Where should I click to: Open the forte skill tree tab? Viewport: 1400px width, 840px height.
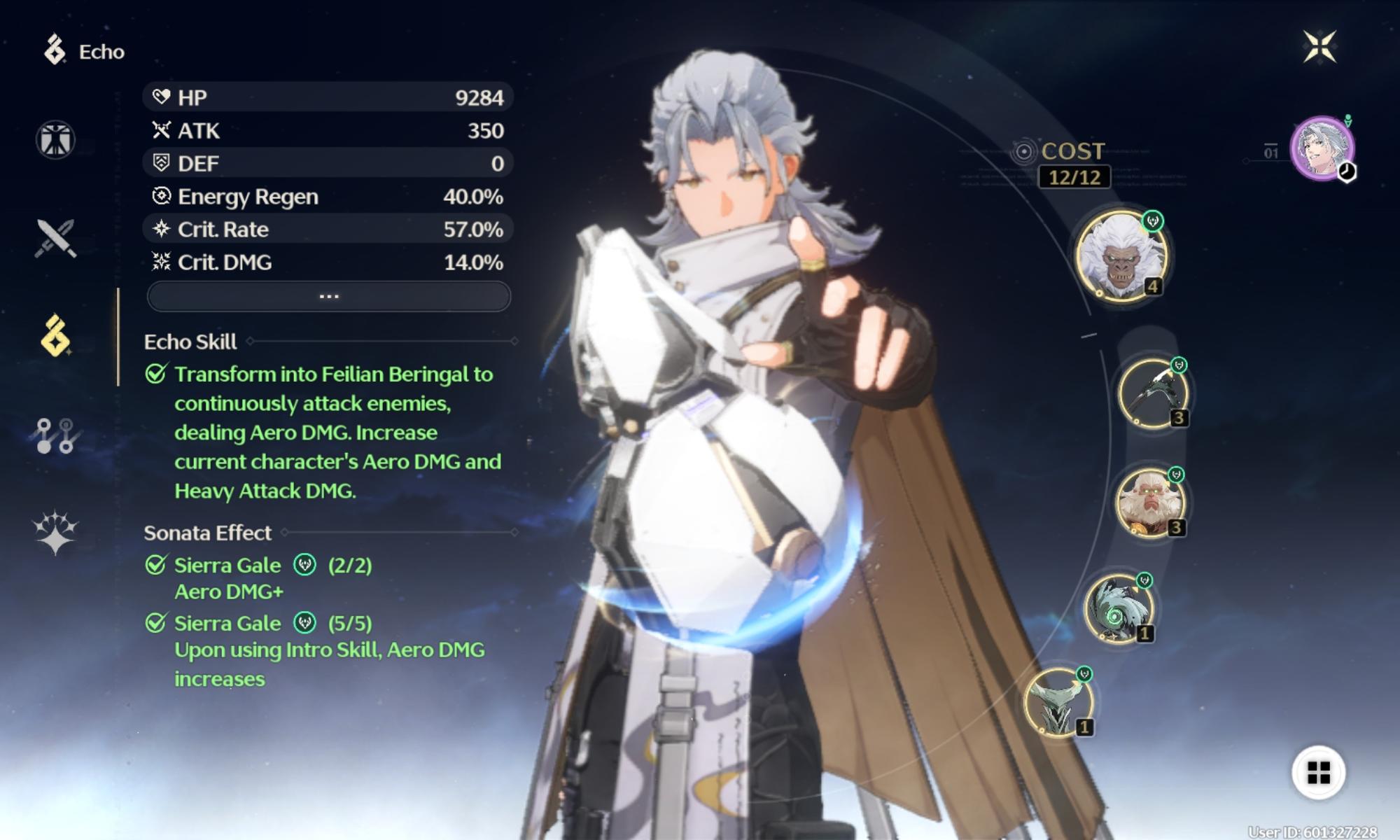(55, 435)
